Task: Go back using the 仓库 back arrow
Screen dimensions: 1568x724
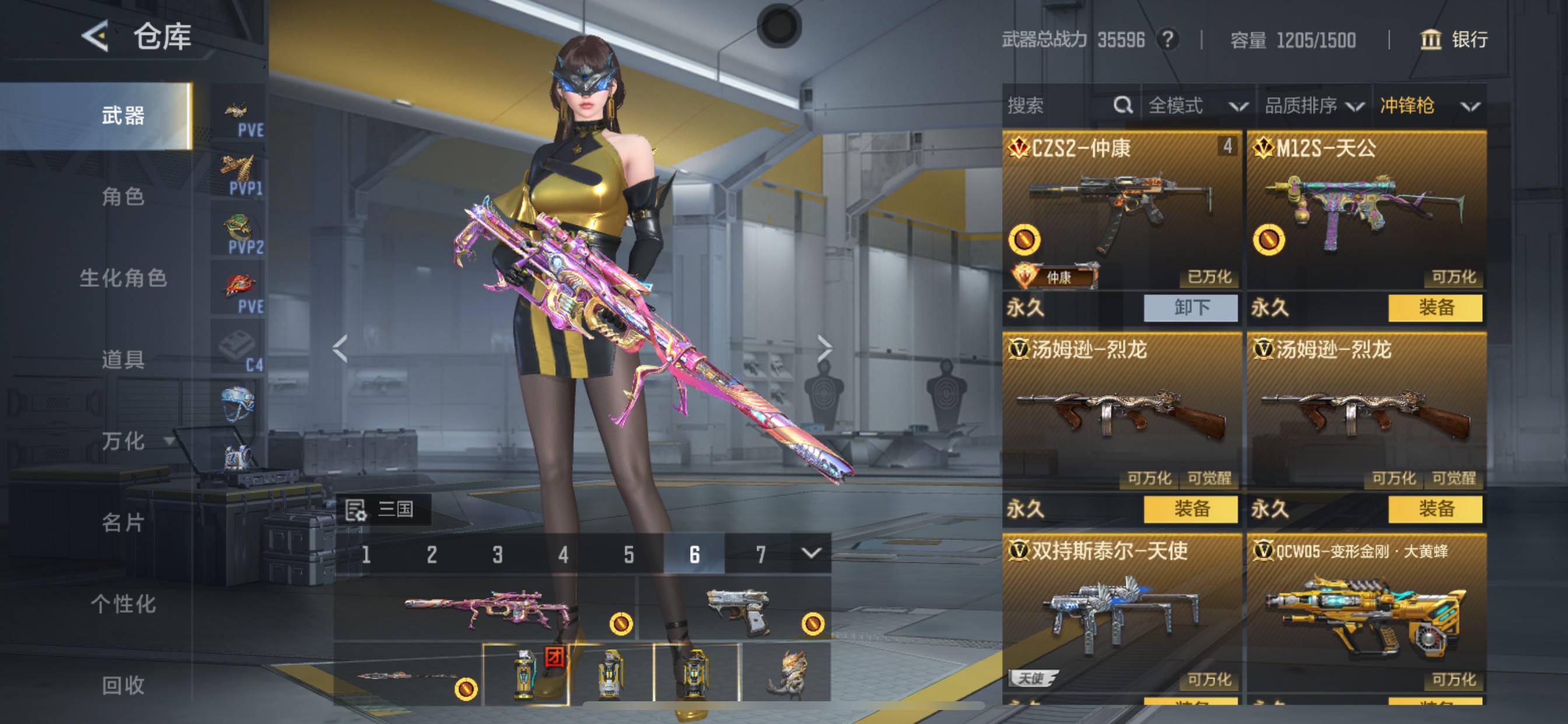Action: [x=96, y=36]
